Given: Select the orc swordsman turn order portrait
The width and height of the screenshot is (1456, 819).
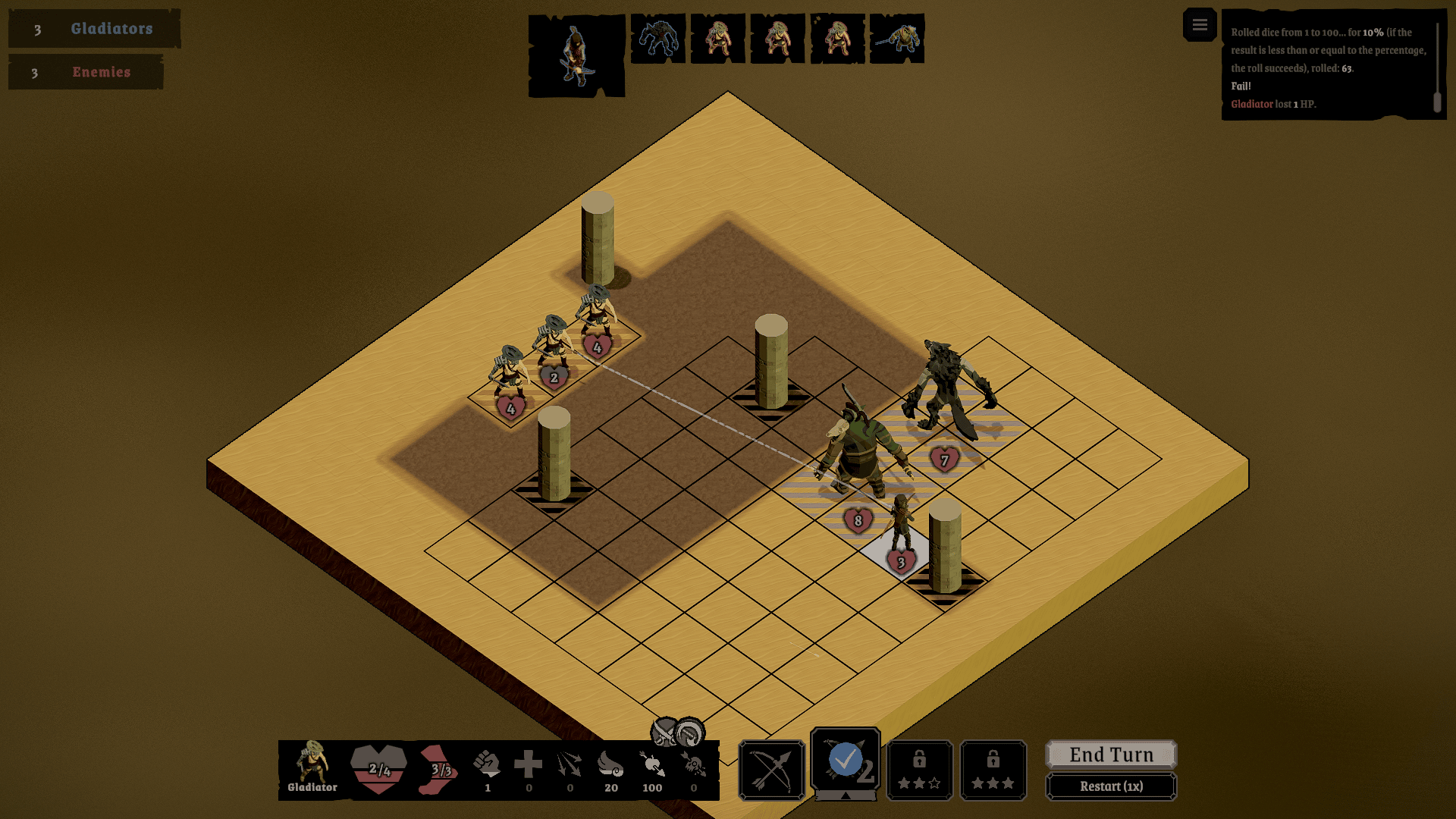Looking at the screenshot, I should (897, 38).
